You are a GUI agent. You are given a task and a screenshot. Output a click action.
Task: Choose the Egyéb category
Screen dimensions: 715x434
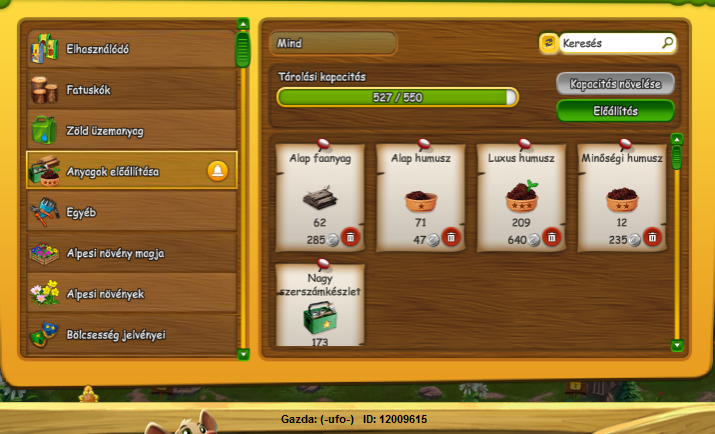[x=131, y=212]
